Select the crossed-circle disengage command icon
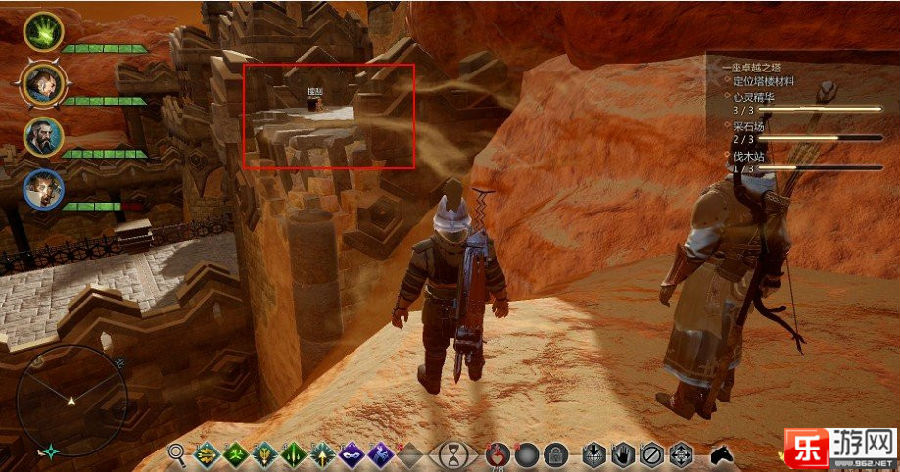The width and height of the screenshot is (900, 472). [650, 455]
